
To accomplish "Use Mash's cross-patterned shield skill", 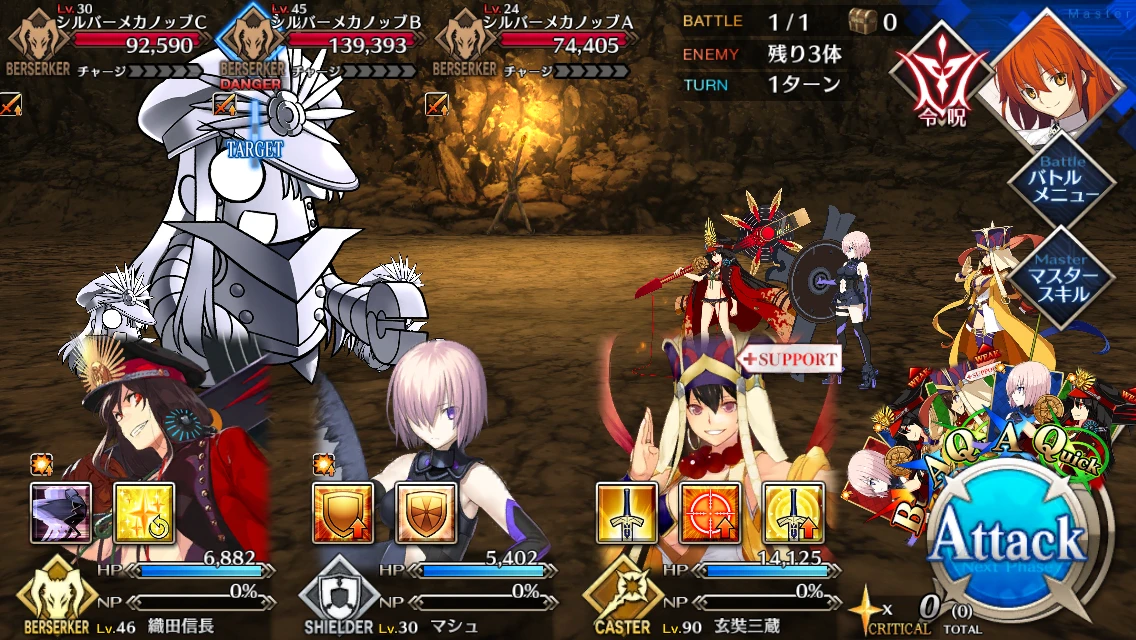I will (427, 513).
